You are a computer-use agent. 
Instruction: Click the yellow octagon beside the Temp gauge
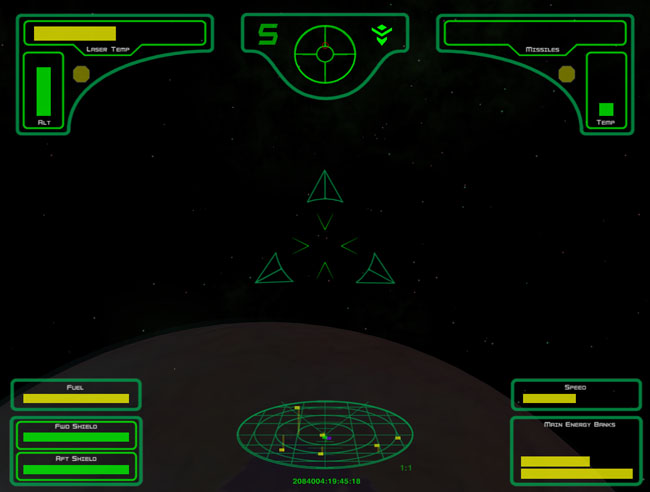(567, 73)
